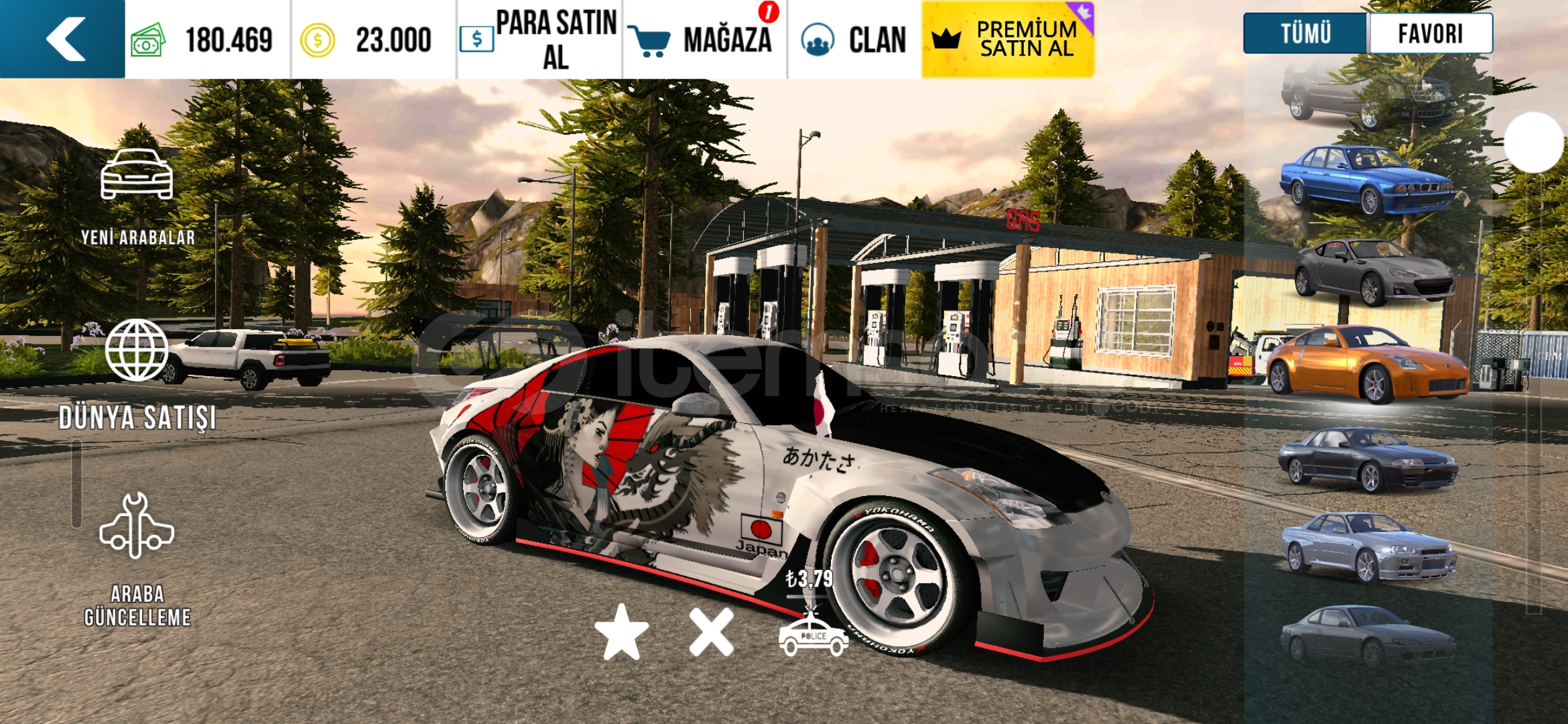The height and width of the screenshot is (724, 1568).
Task: Click the white X icon
Action: click(711, 632)
